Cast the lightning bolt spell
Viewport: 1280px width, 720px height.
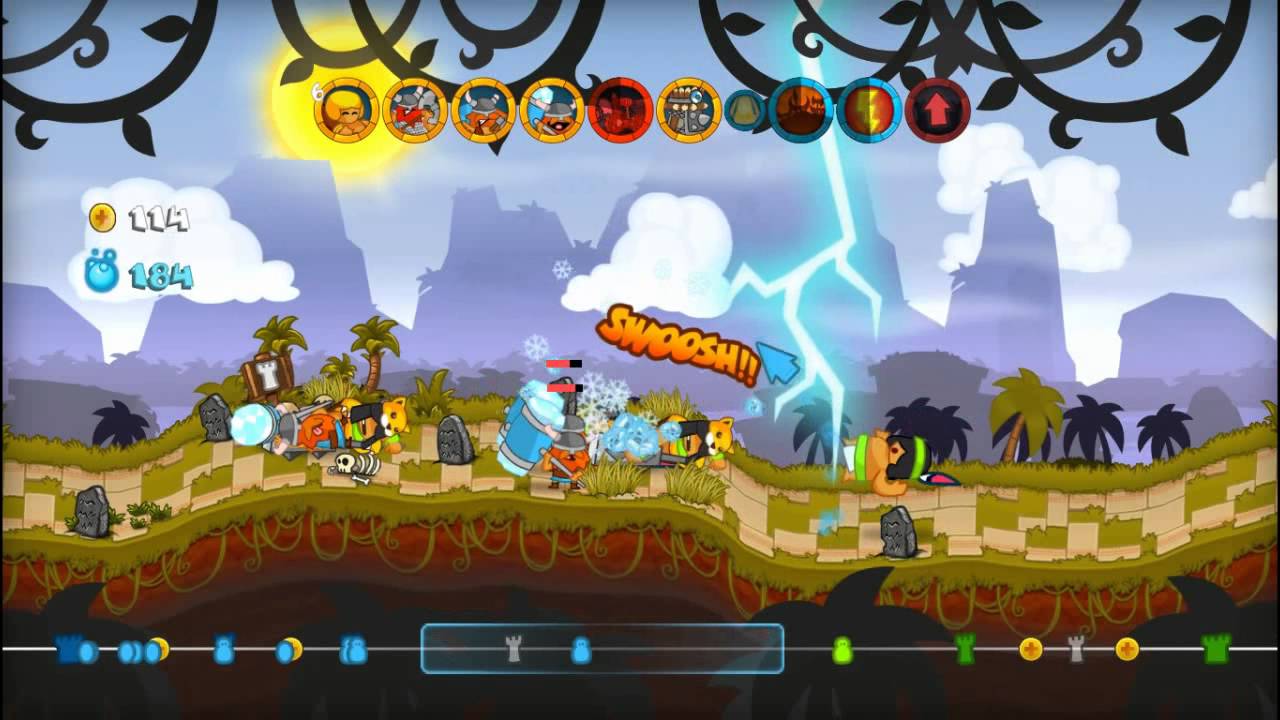click(x=870, y=110)
